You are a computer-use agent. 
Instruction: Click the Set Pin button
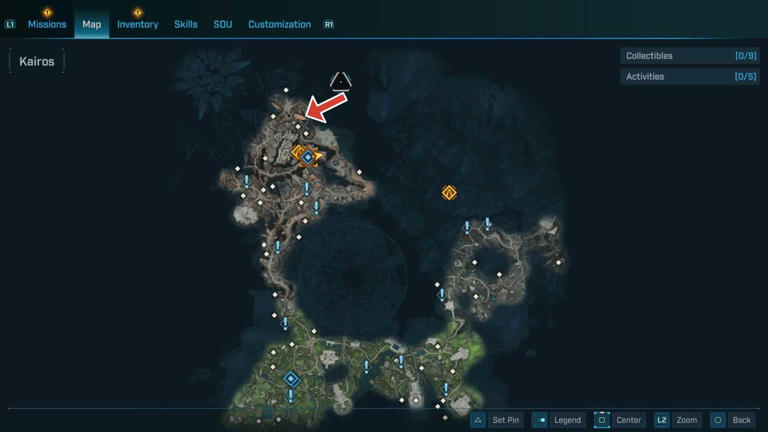coord(495,420)
